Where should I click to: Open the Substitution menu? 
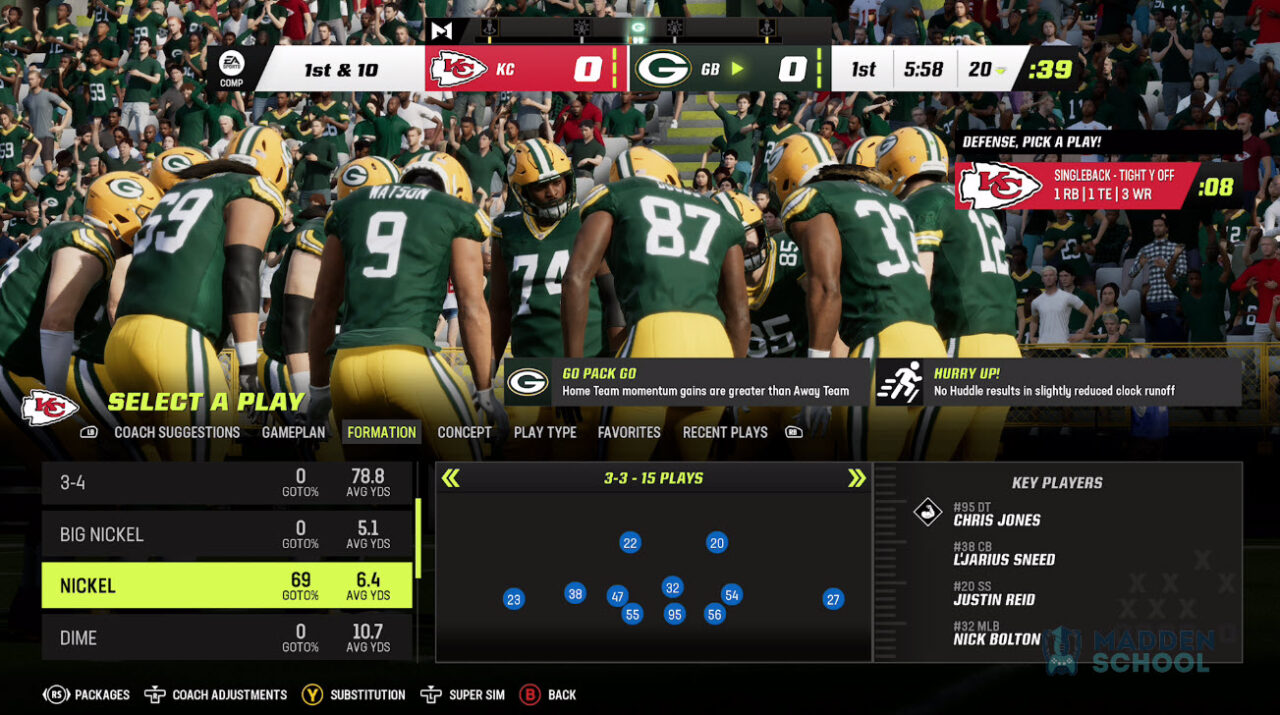(x=354, y=694)
